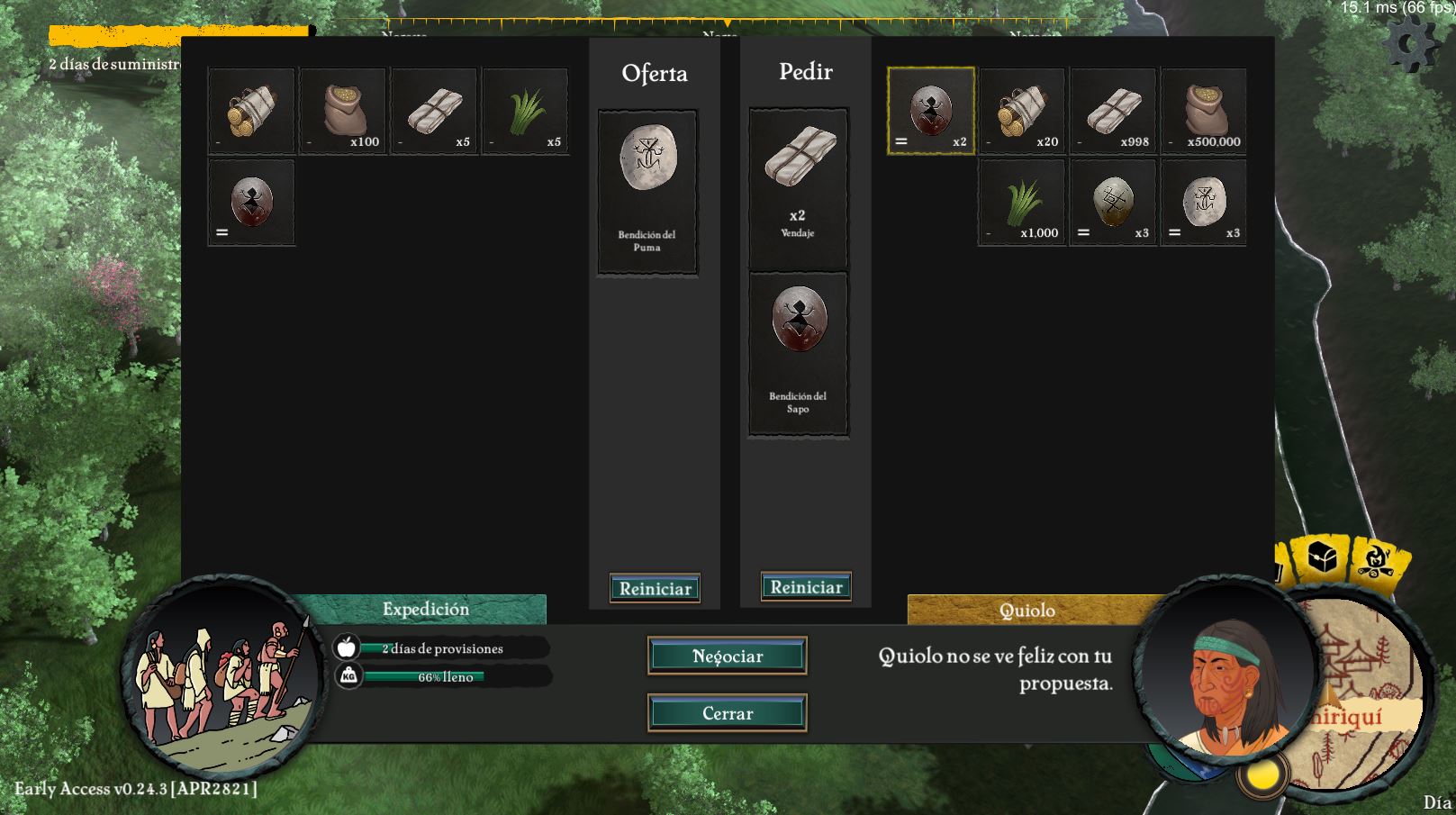Choose Quiolo's x1,000 green herbs
The width and height of the screenshot is (1456, 815).
tap(1022, 203)
